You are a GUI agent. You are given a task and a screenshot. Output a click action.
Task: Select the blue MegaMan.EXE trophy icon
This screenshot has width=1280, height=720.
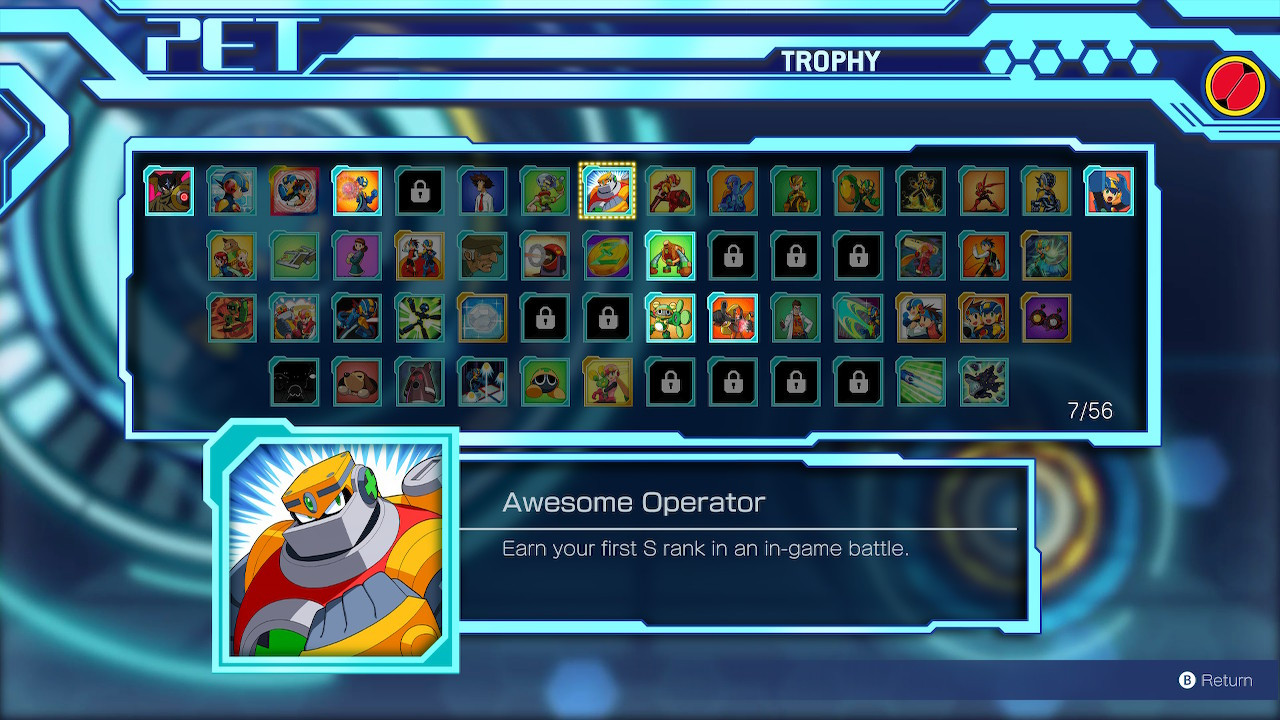point(232,191)
